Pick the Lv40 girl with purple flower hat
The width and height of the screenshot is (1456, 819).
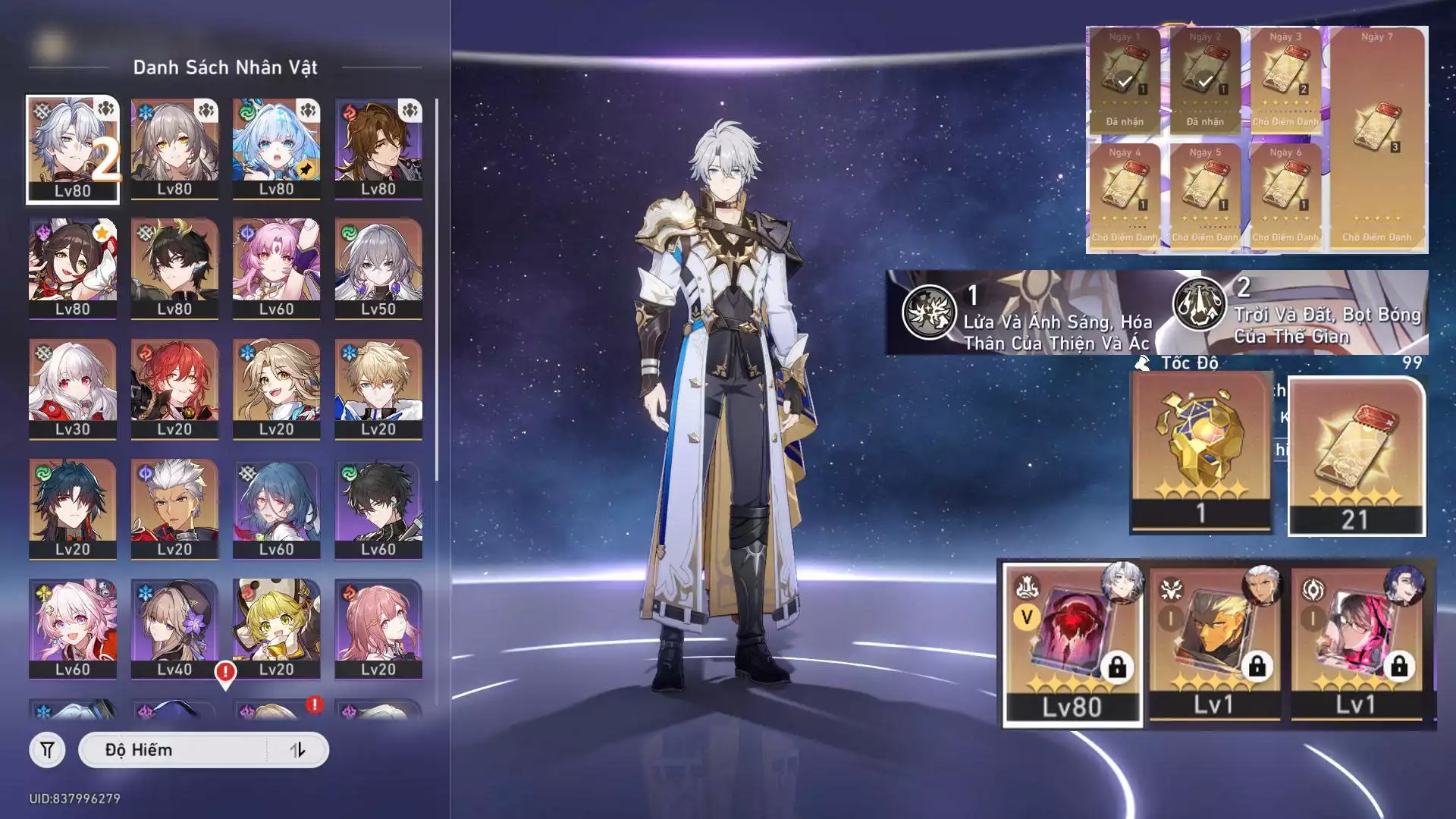tap(174, 629)
